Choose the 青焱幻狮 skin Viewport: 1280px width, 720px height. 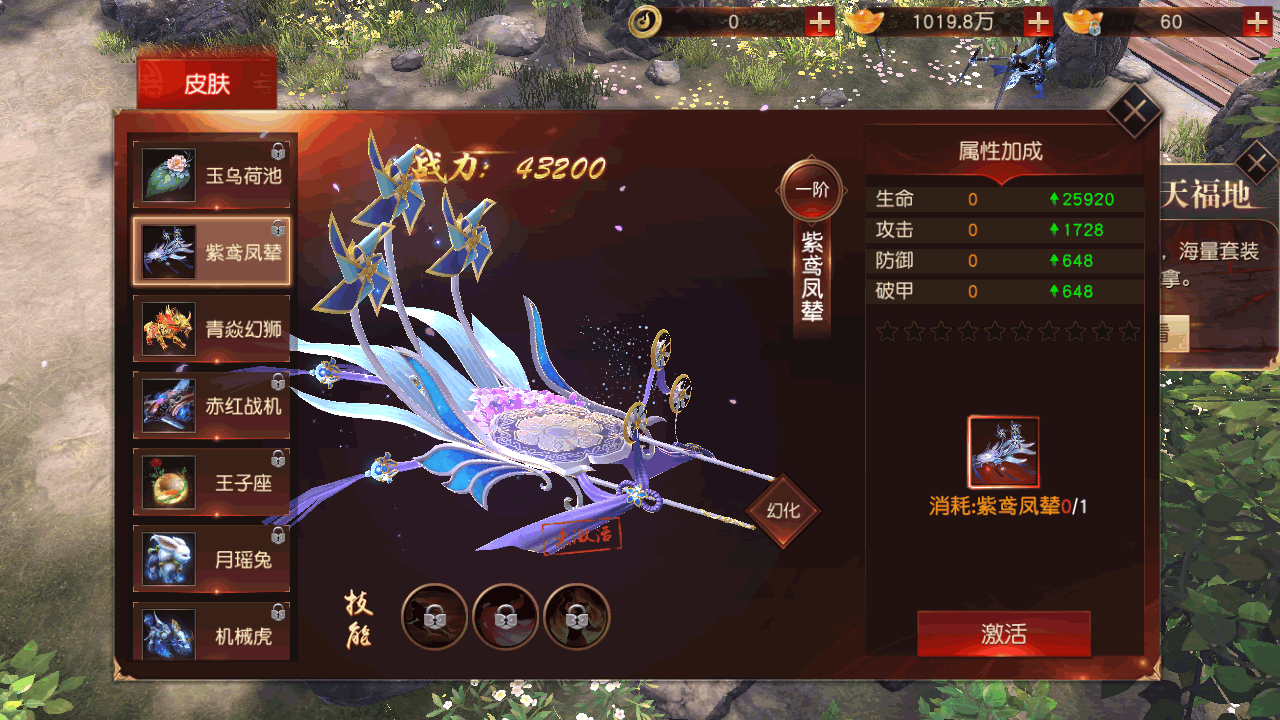212,329
